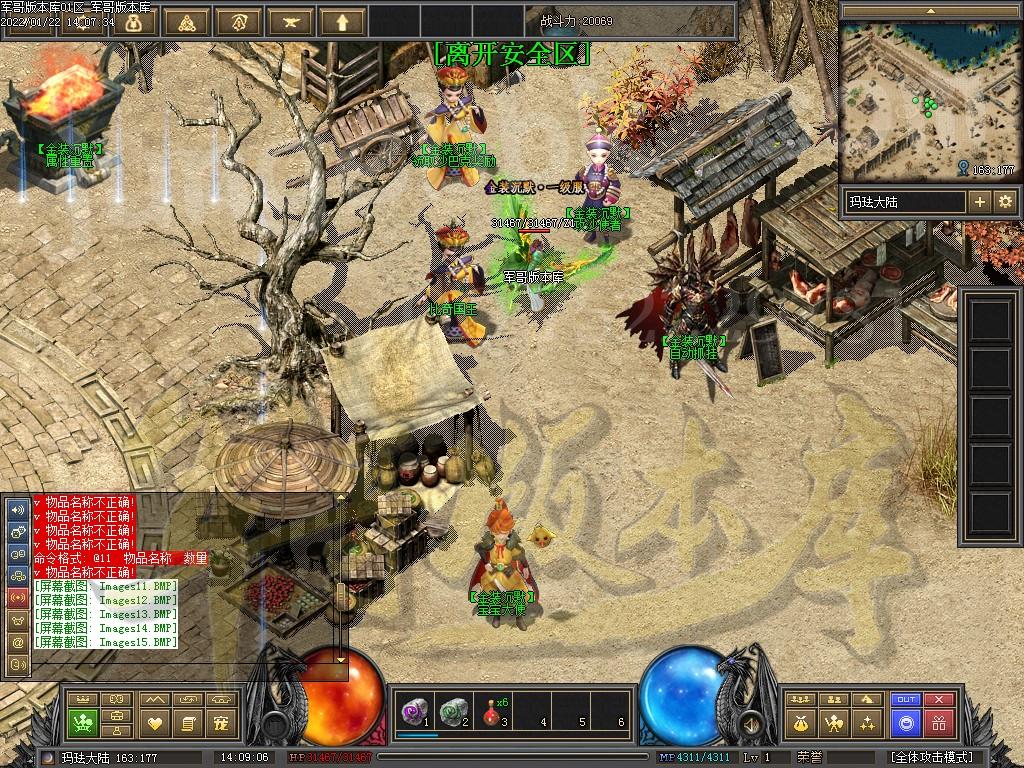
Task: Use the red potion in slot 3
Action: click(x=492, y=711)
